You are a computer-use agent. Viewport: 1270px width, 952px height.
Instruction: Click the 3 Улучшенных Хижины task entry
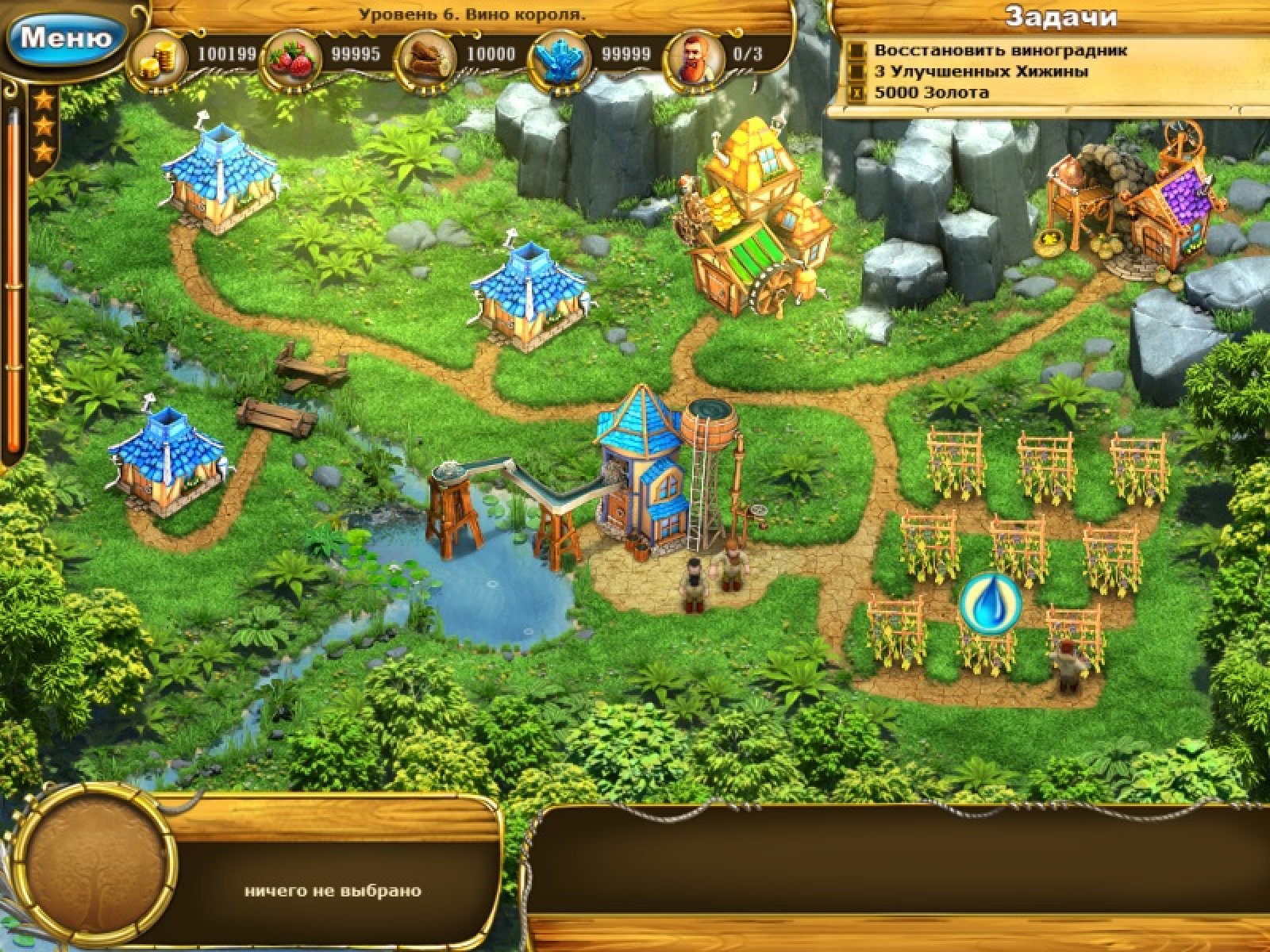(x=980, y=71)
